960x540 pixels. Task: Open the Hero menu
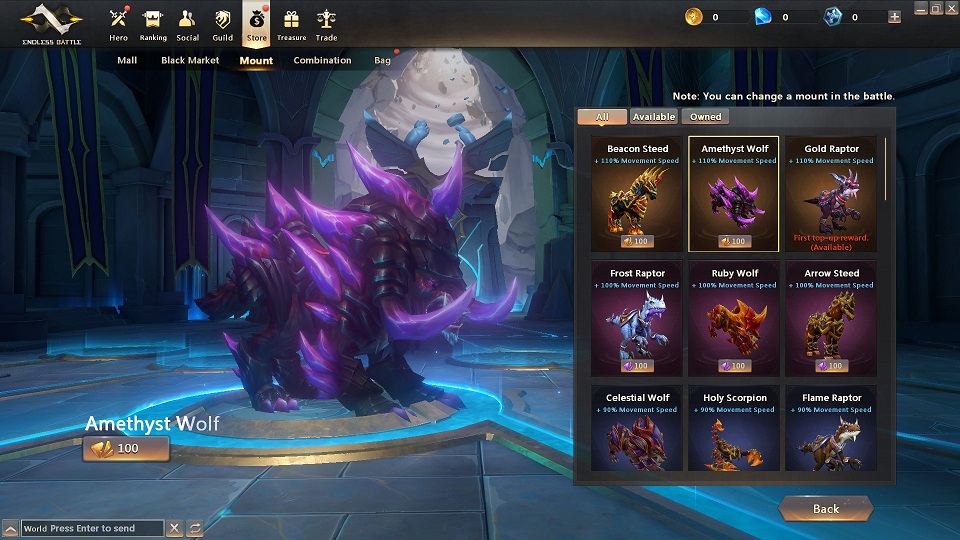pyautogui.click(x=119, y=24)
